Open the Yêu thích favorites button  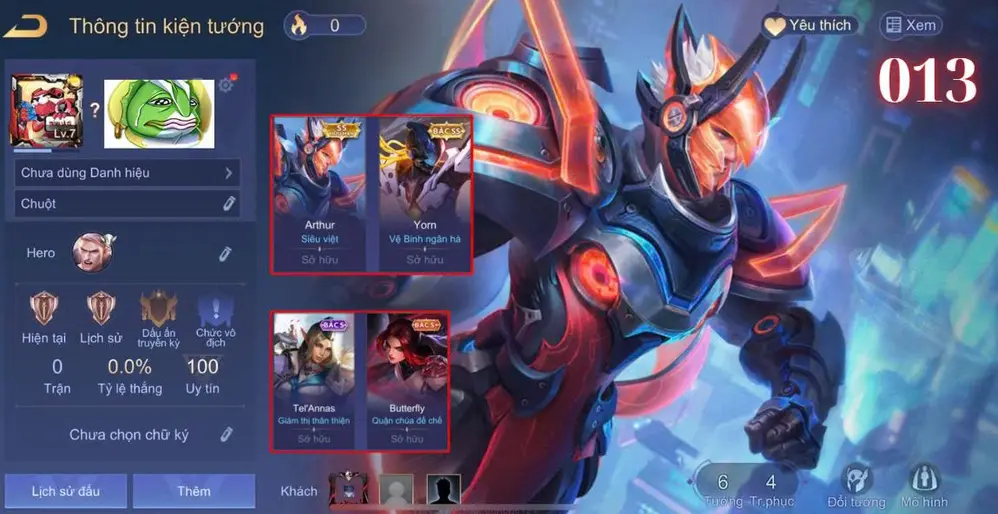808,26
